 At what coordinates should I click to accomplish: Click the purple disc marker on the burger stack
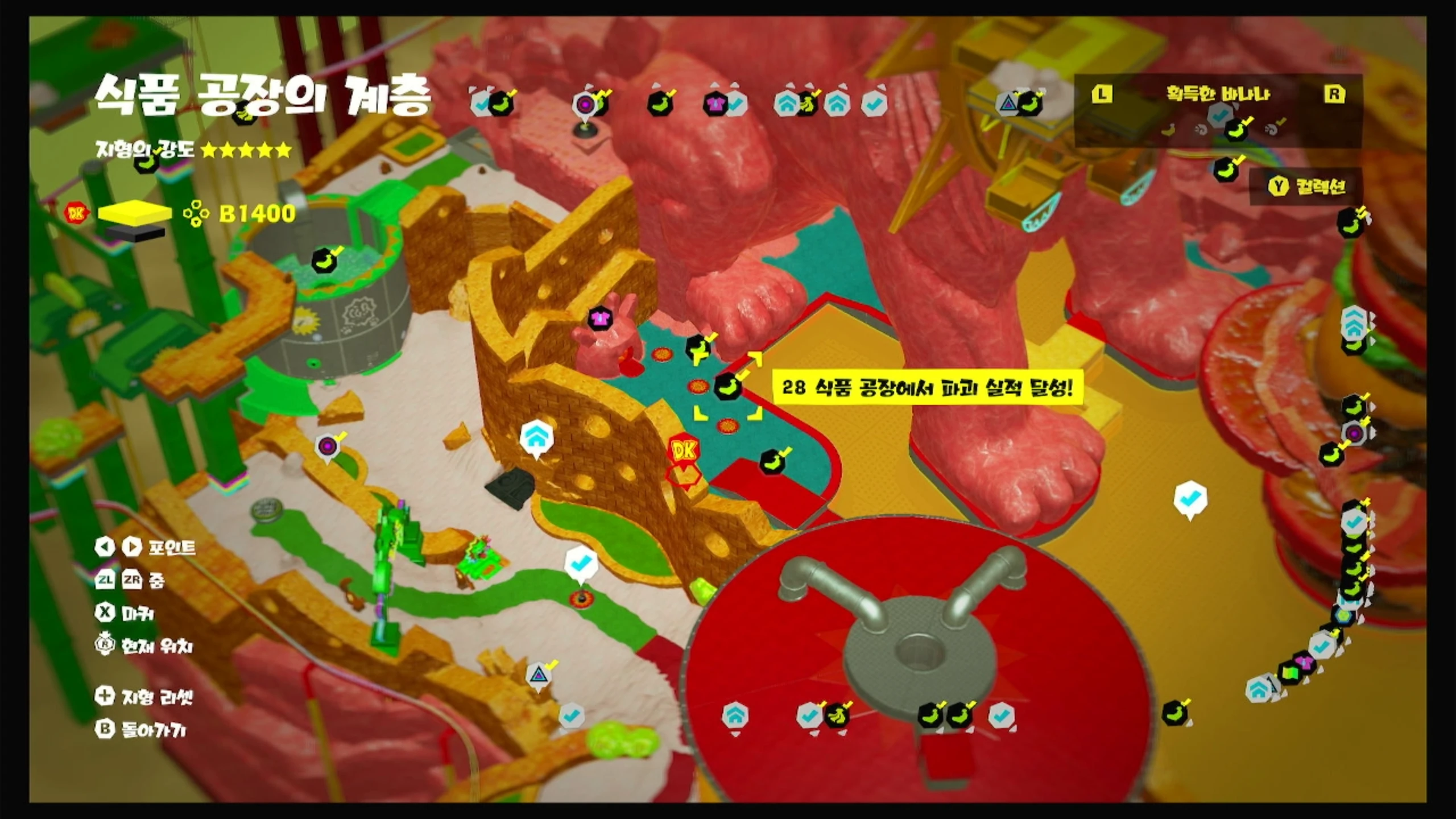[x=1354, y=435]
